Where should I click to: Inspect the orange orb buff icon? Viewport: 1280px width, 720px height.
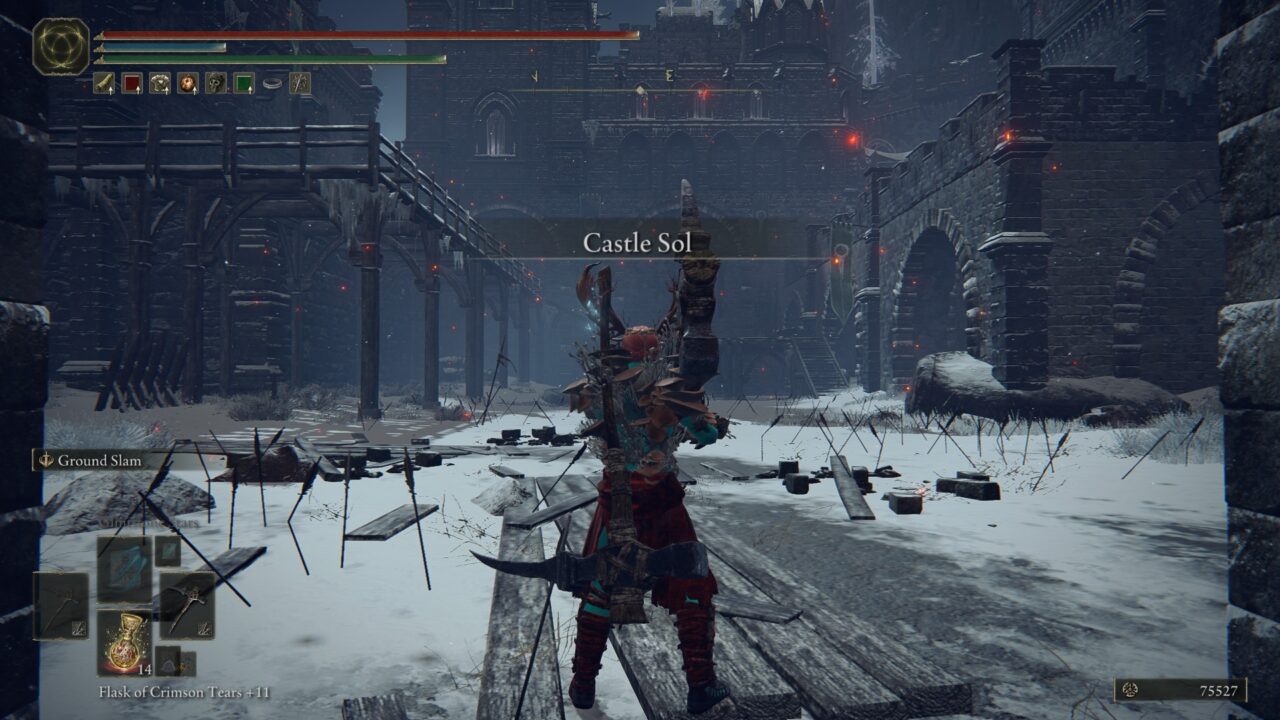(x=188, y=83)
